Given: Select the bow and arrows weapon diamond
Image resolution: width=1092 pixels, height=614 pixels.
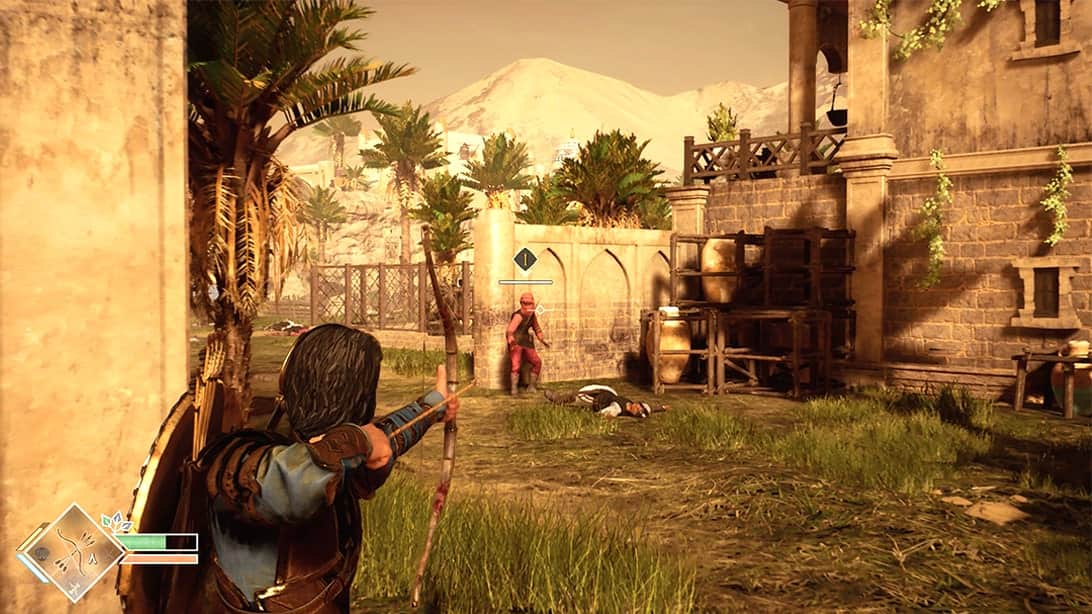Looking at the screenshot, I should [x=75, y=552].
